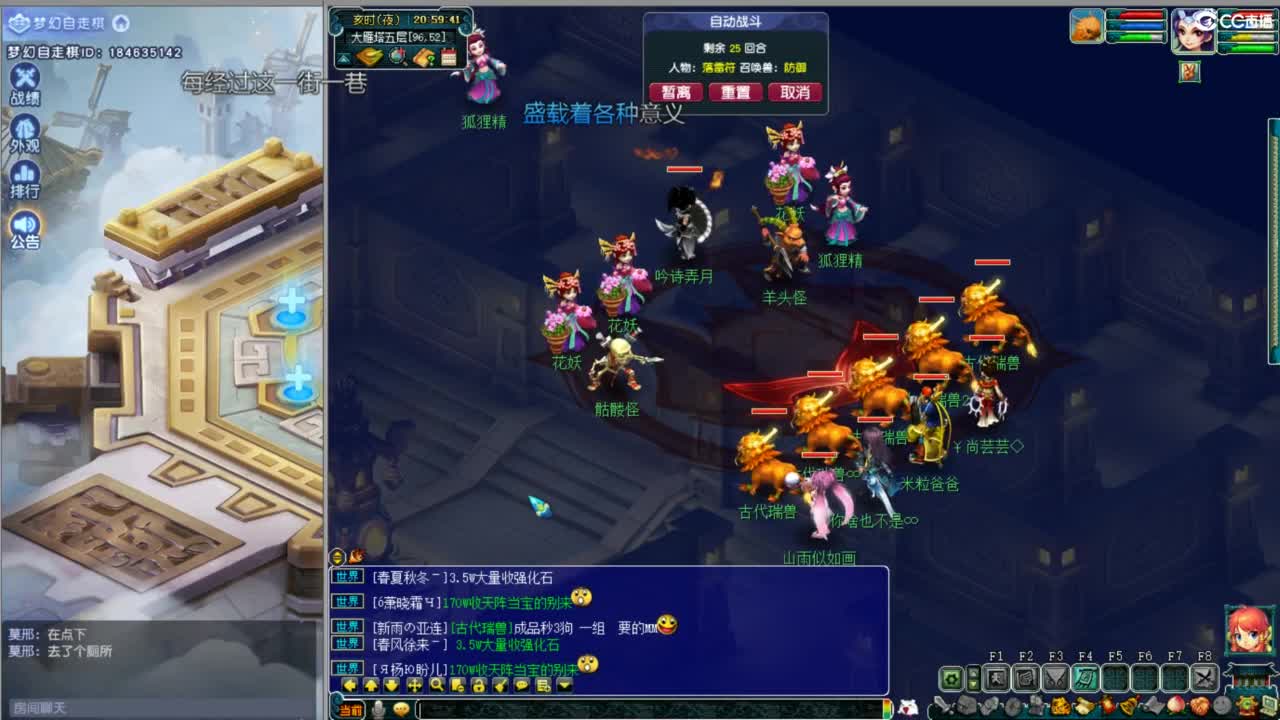Open the quest scroll icon in the top-left panel
Viewport: 1280px width, 720px height.
[x=422, y=57]
